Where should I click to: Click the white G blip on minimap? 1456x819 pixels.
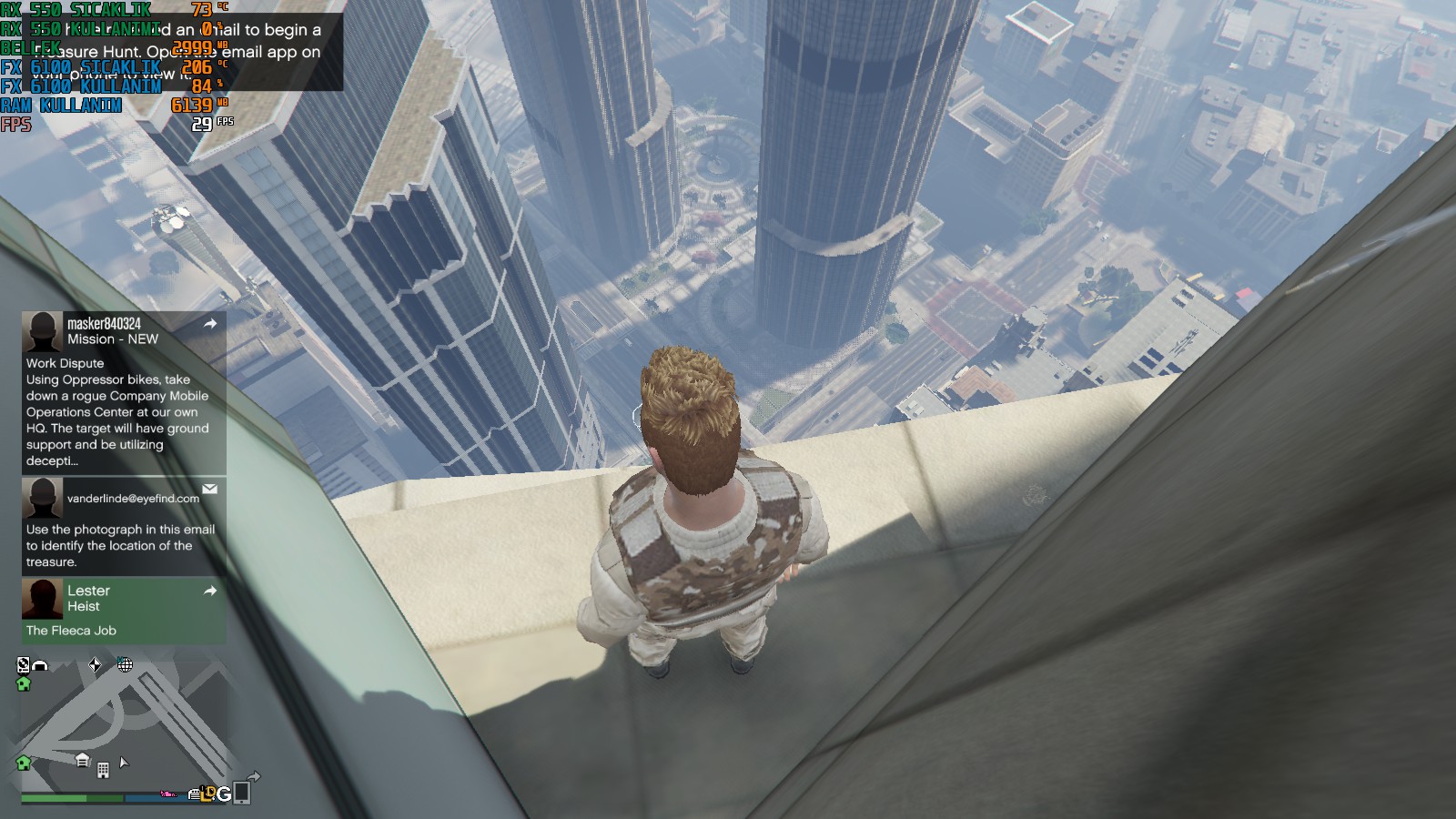coord(224,794)
